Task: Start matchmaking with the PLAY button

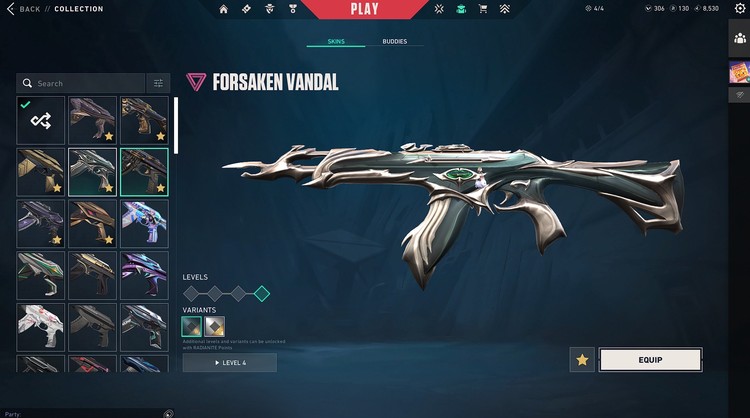Action: [364, 10]
